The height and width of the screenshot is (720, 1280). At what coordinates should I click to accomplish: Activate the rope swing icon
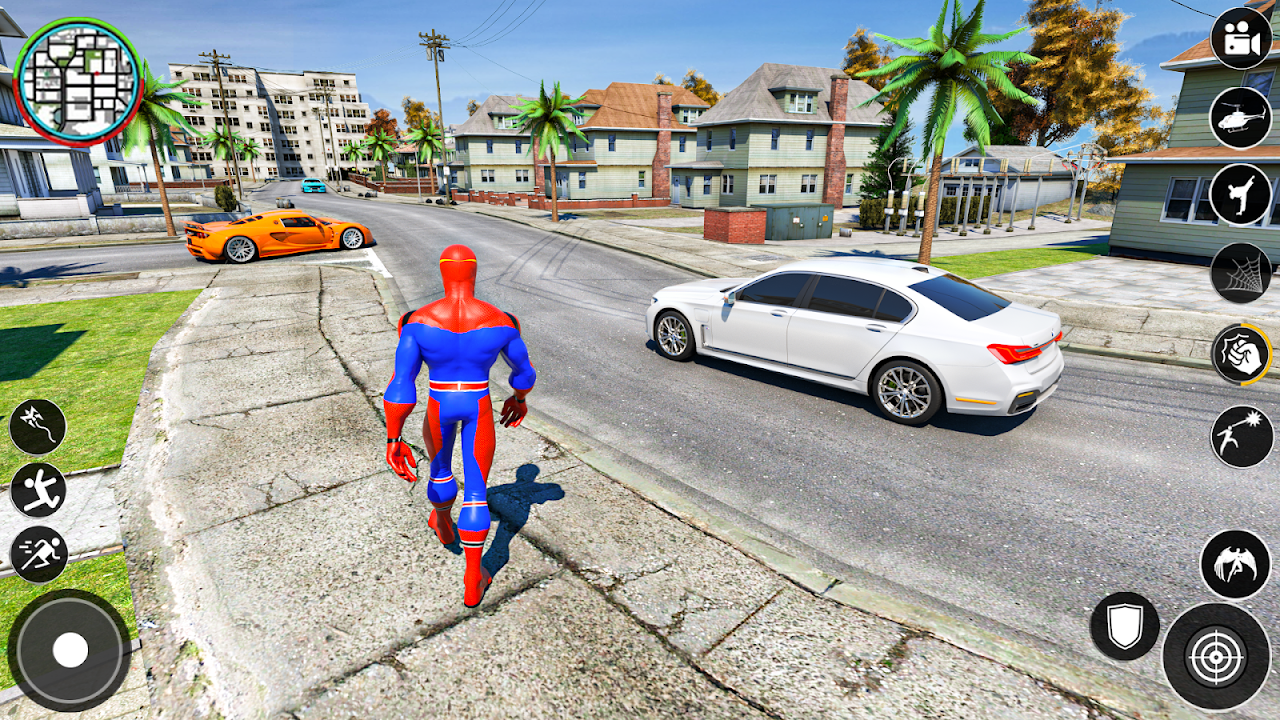38,426
